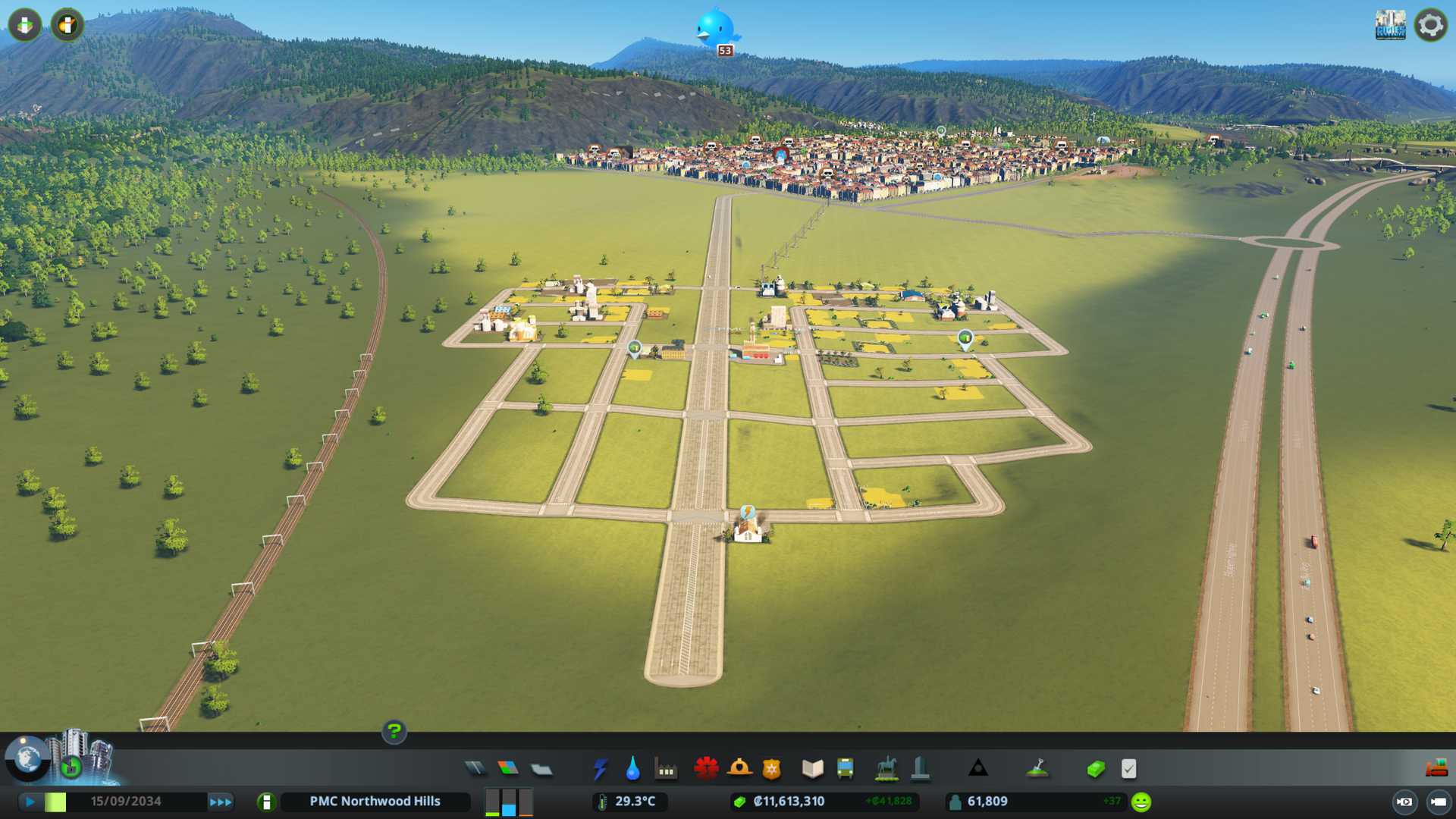The image size is (1456, 819).
Task: Toggle the play/pause simulation button
Action: pos(30,802)
